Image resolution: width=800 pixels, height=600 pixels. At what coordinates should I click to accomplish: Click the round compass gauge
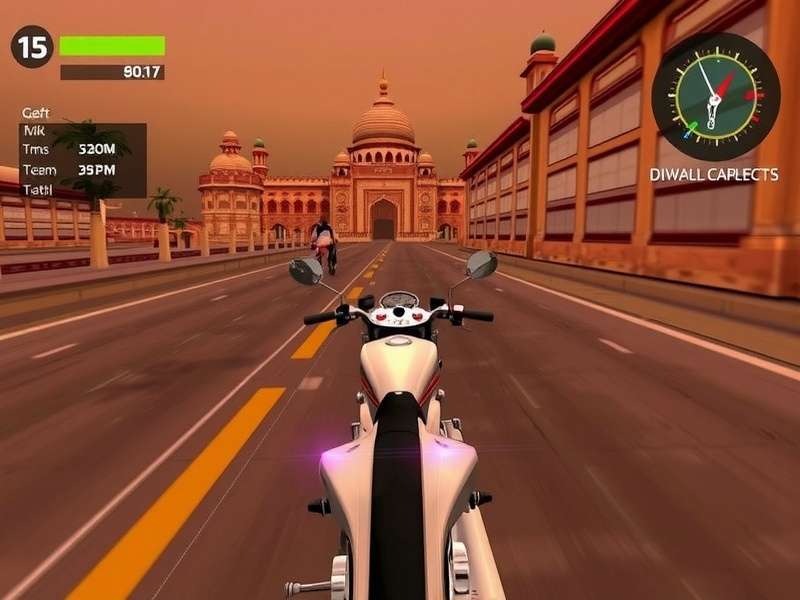[715, 97]
